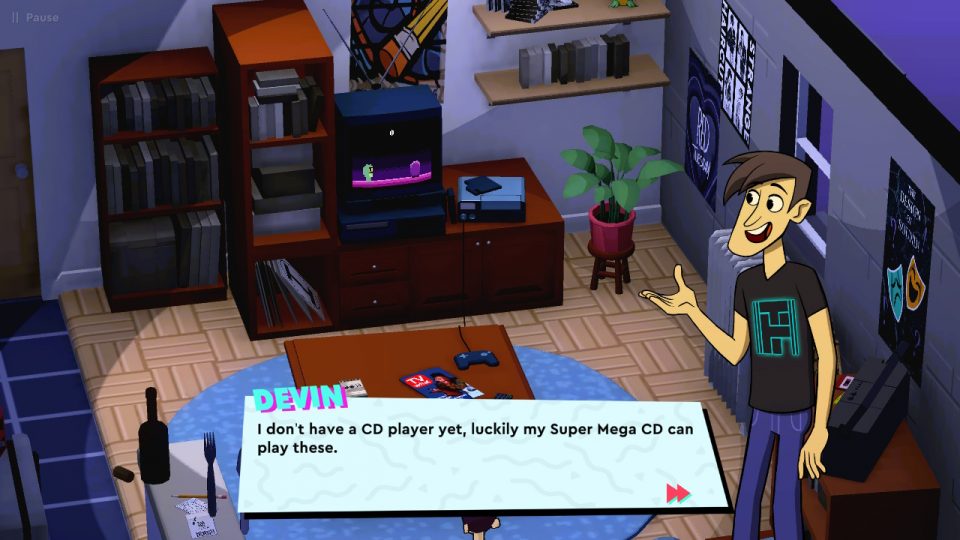The width and height of the screenshot is (960, 540).
Task: Advance dialogue with the pink fast-forward arrows
Action: [x=678, y=492]
